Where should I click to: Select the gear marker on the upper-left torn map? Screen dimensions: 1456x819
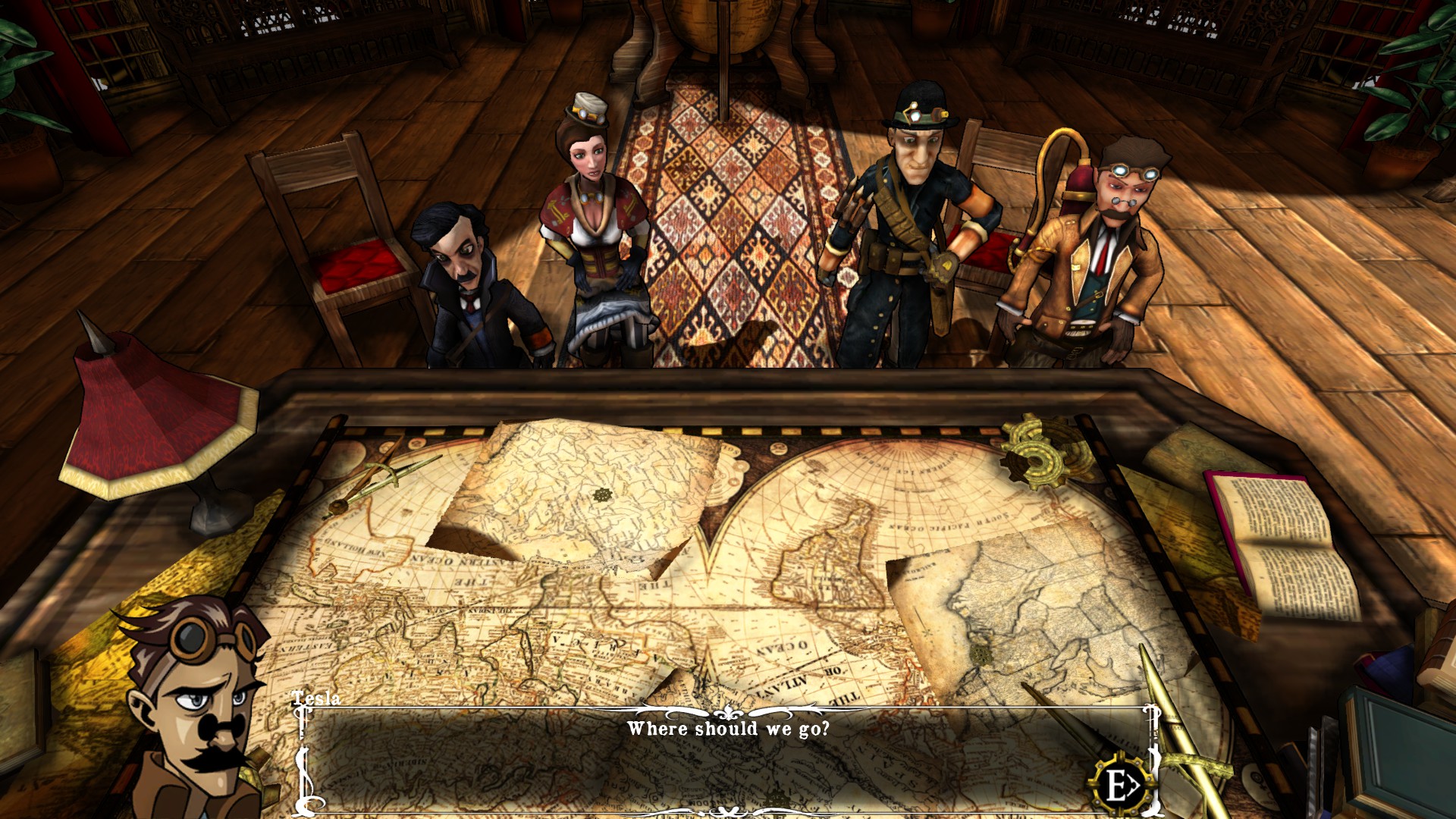point(603,495)
